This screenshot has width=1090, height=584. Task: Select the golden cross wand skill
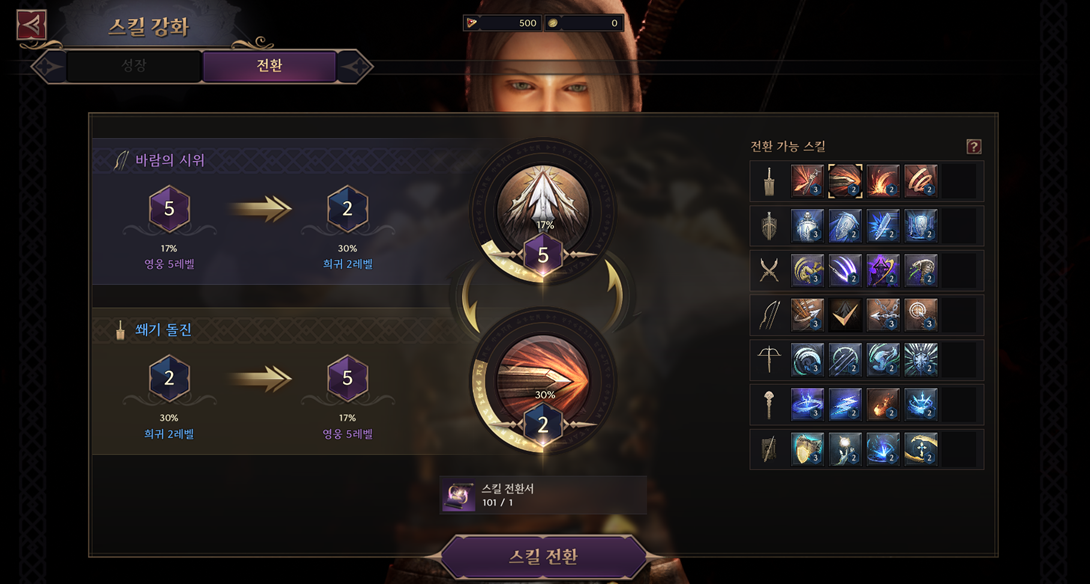pyautogui.click(x=921, y=449)
